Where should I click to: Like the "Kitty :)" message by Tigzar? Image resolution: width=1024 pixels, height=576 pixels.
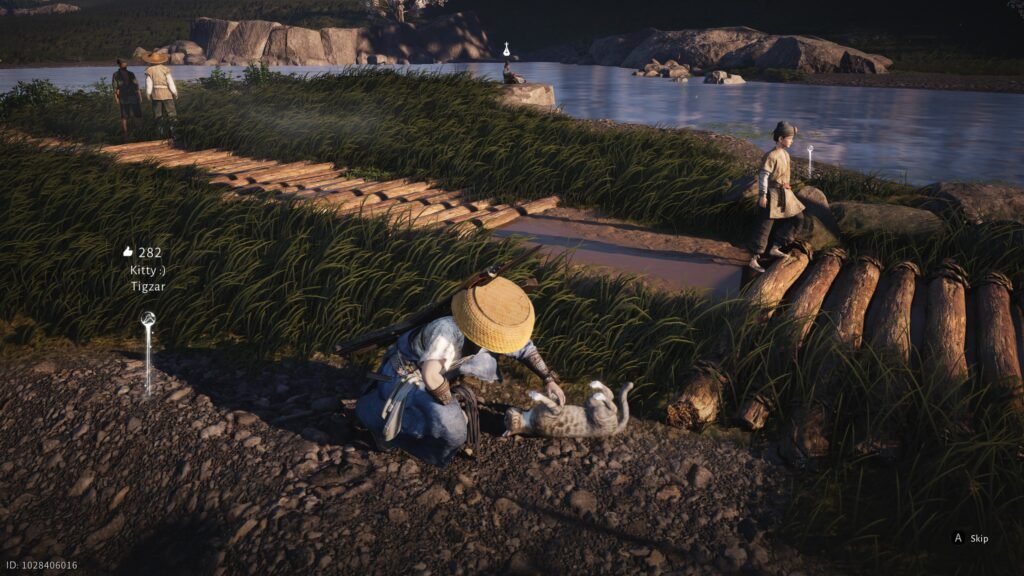pos(128,252)
